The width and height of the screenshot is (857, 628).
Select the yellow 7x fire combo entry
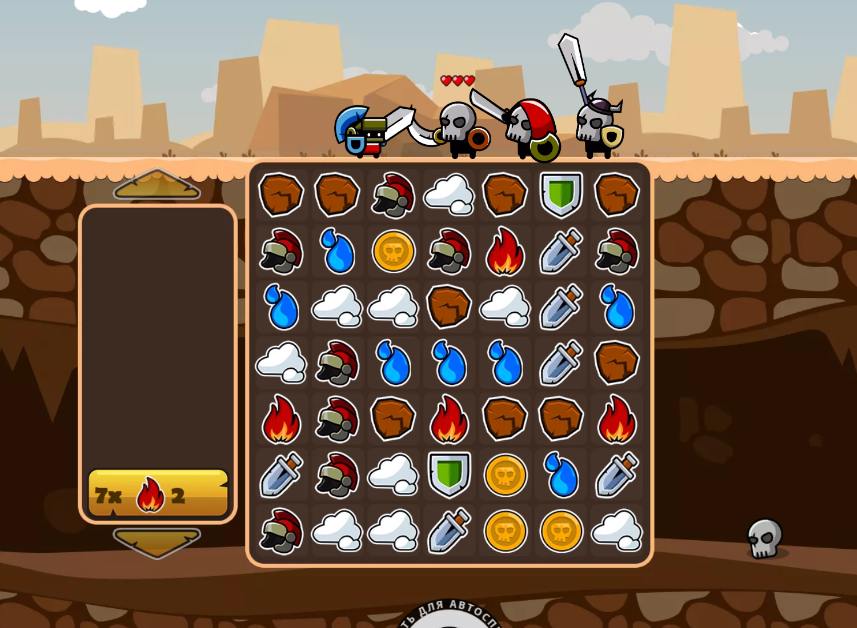[x=158, y=493]
